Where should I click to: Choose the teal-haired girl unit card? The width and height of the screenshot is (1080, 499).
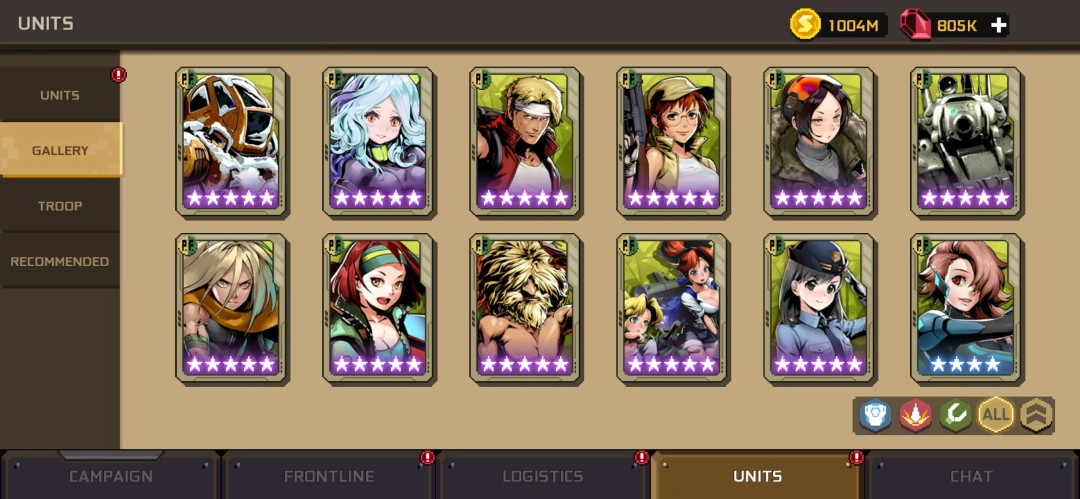378,141
